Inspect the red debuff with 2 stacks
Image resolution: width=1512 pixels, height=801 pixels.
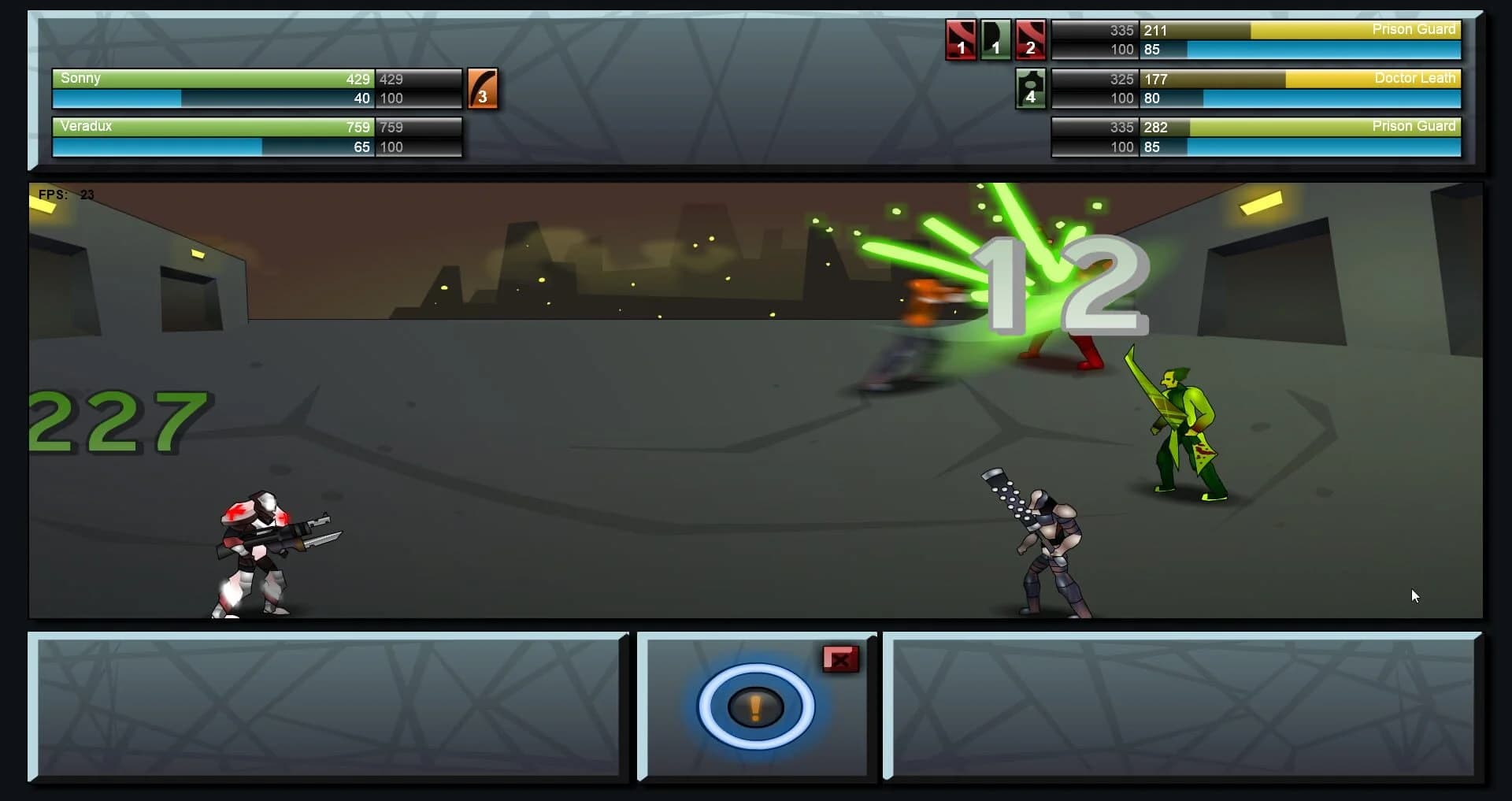pyautogui.click(x=1032, y=39)
